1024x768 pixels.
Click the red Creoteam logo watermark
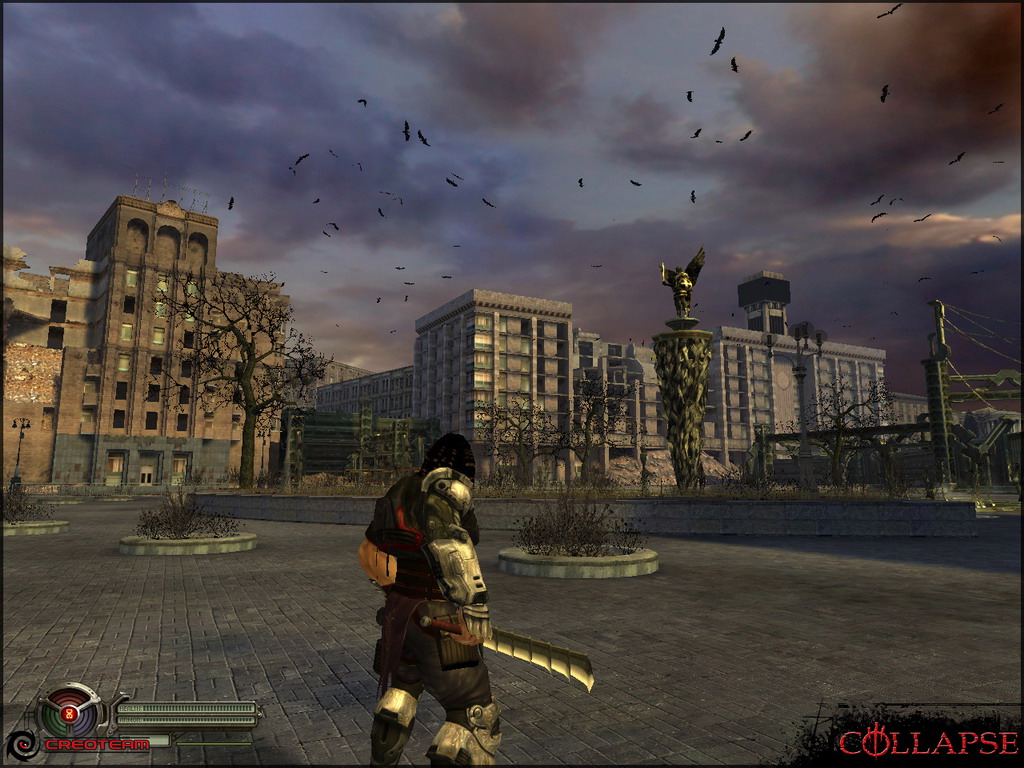(95, 745)
